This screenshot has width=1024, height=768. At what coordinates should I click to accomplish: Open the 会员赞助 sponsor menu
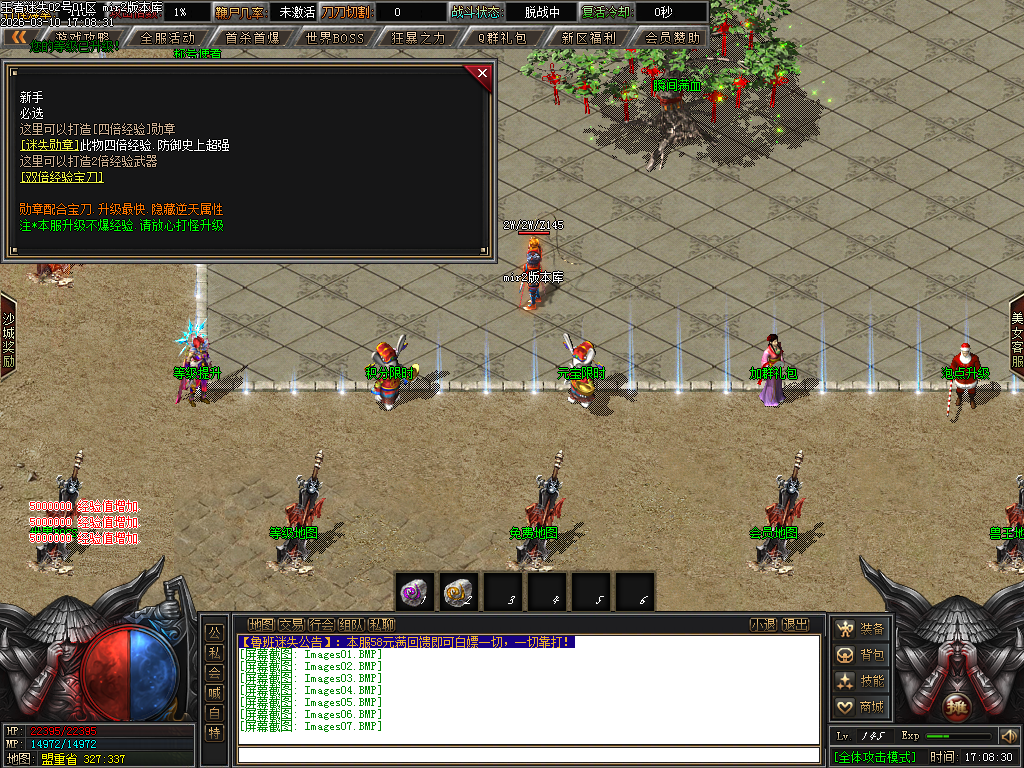coord(671,38)
